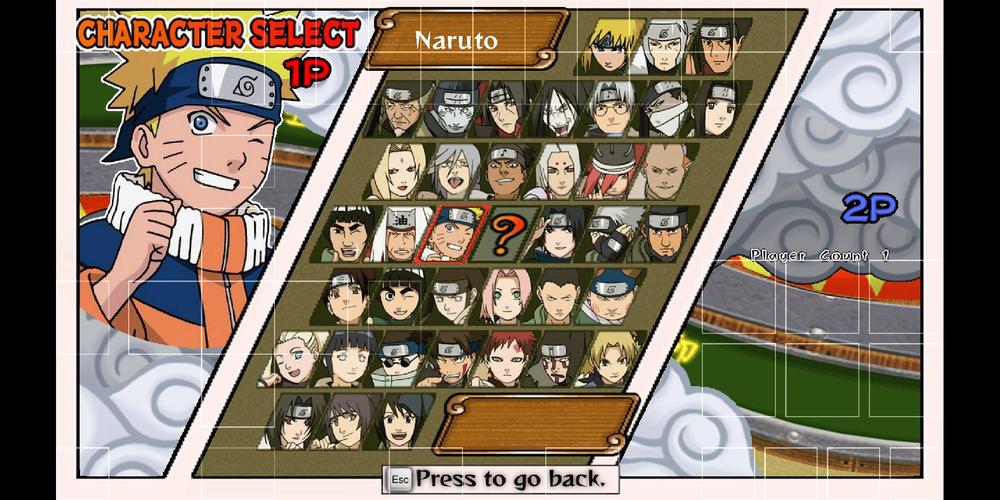This screenshot has width=1000, height=500.
Task: Pick Hinata with the pale eyes
Action: pyautogui.click(x=348, y=360)
